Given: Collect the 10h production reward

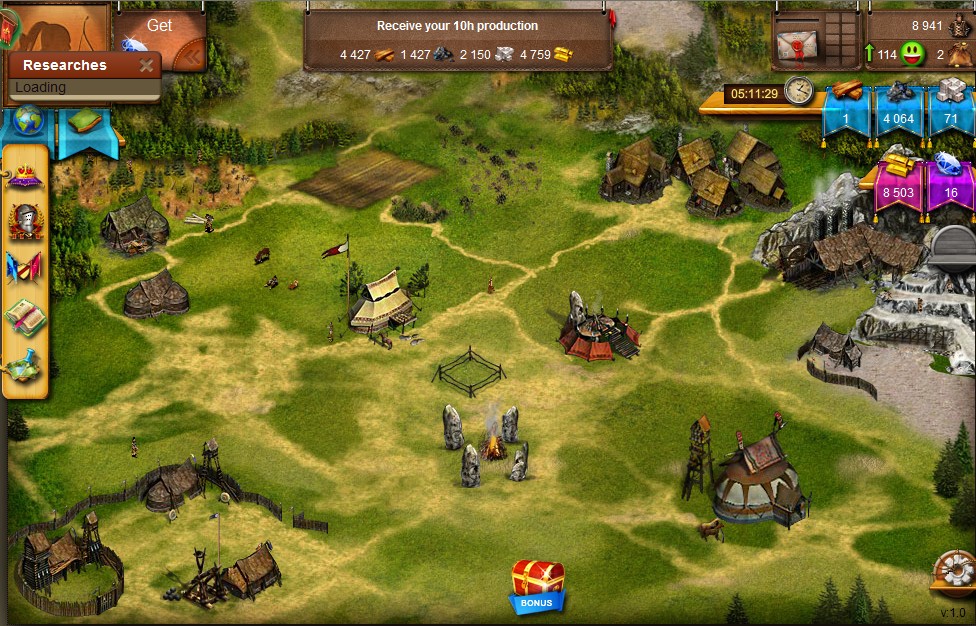Looking at the screenshot, I should (457, 26).
